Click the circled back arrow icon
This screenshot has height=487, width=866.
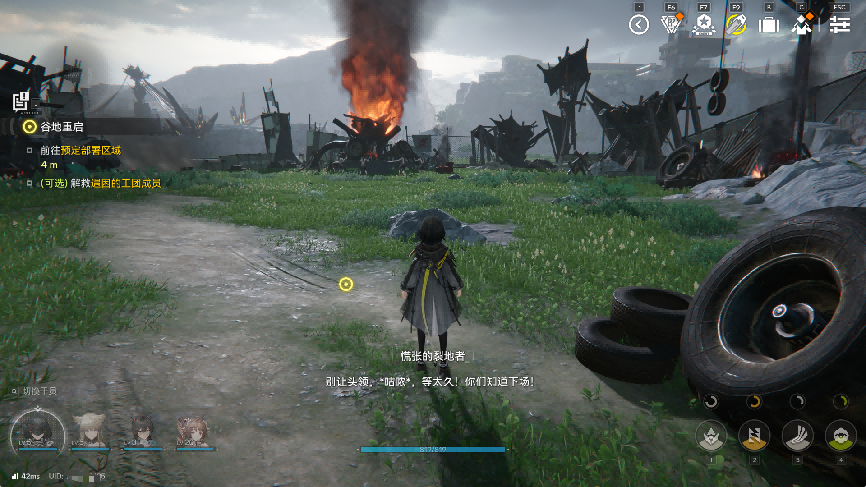coord(639,24)
